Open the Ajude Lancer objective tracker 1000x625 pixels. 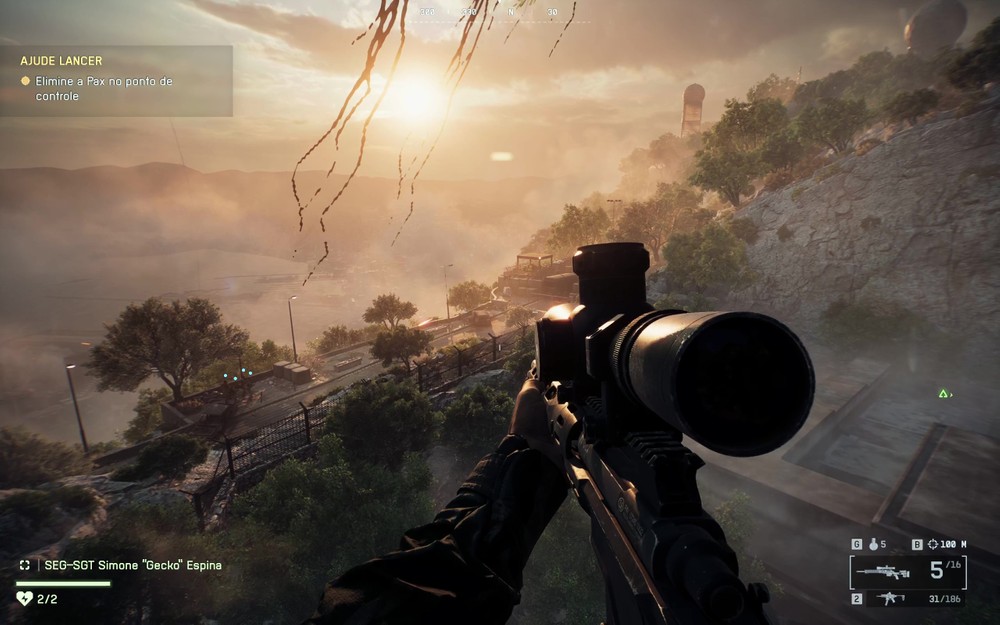click(116, 80)
